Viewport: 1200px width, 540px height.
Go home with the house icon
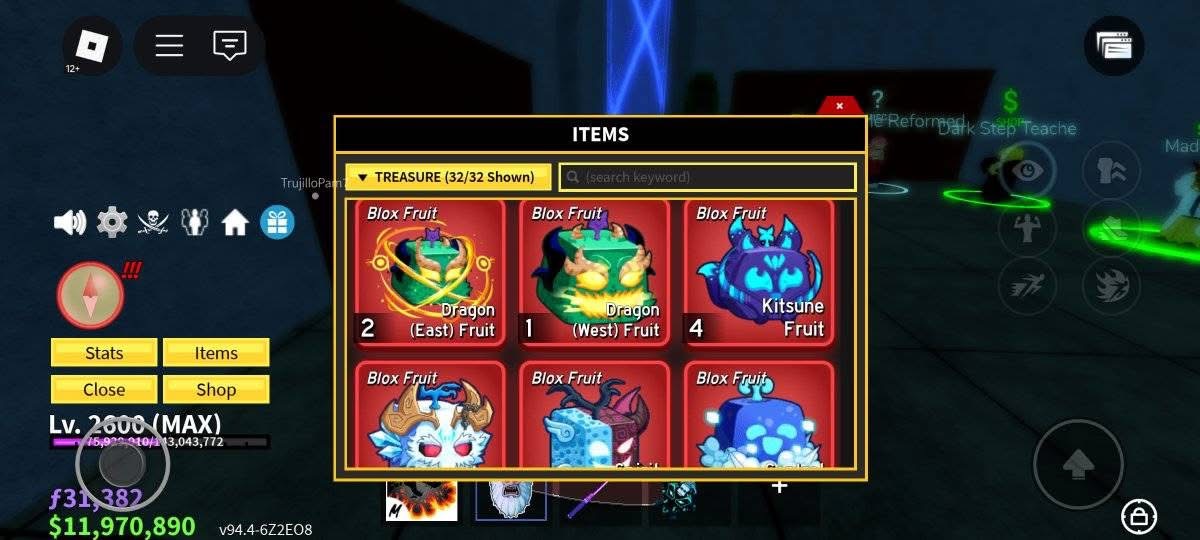[x=235, y=222]
